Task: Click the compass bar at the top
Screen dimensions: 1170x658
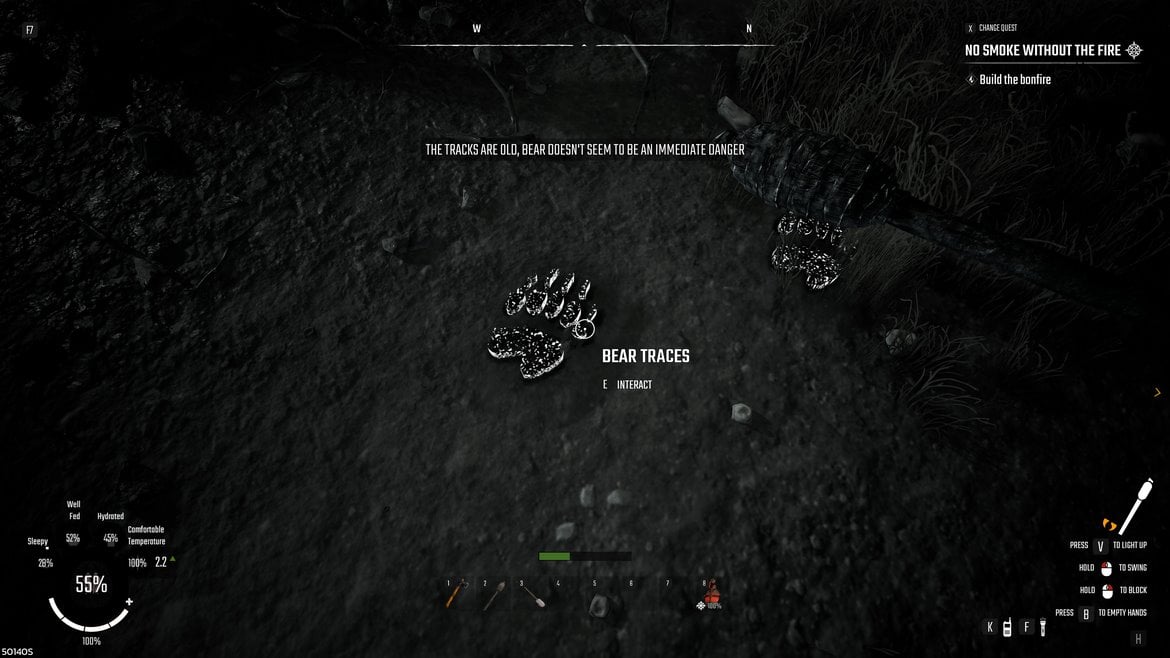Action: [x=585, y=43]
